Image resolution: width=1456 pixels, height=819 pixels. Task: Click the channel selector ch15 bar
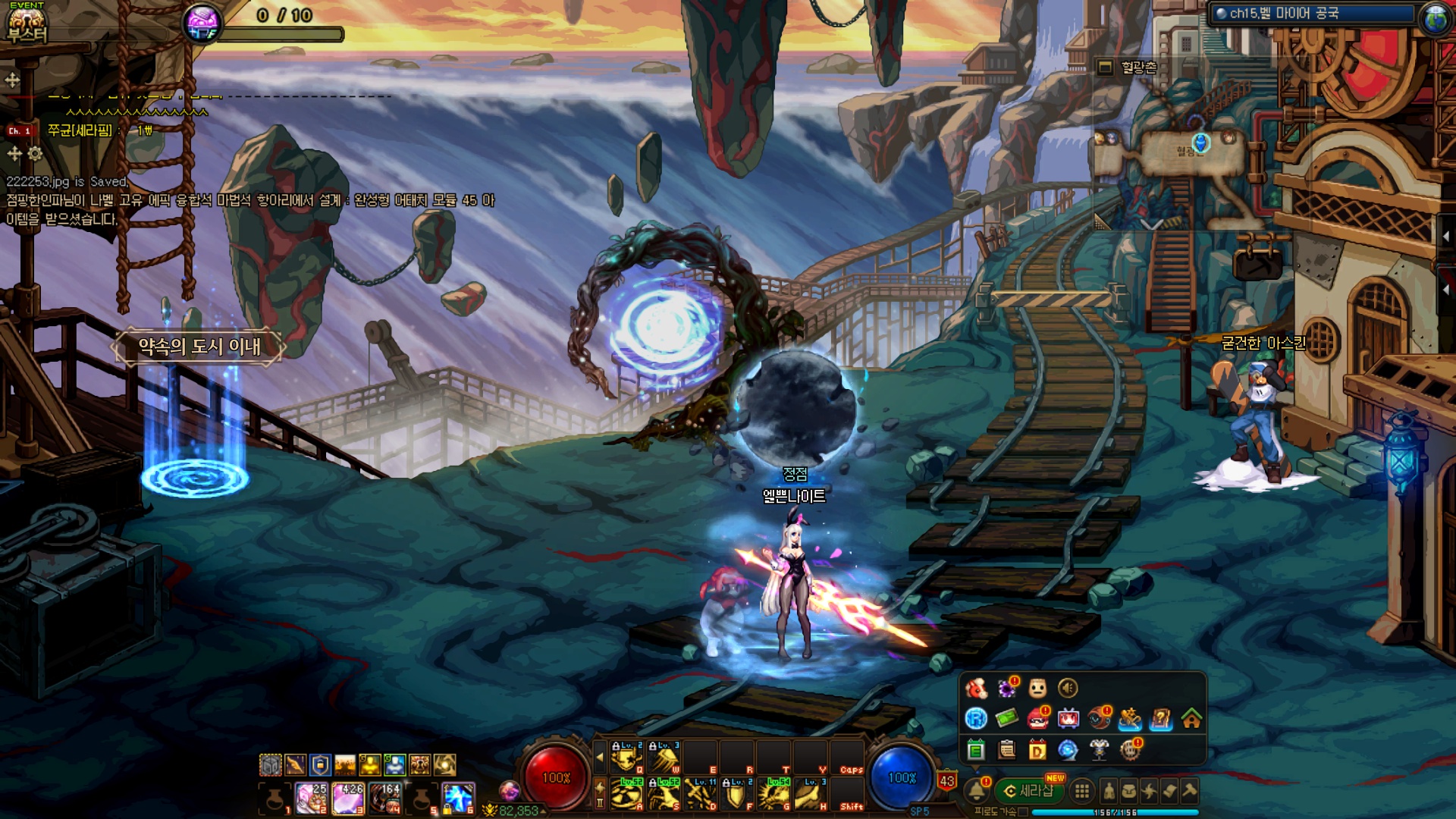tap(1312, 14)
